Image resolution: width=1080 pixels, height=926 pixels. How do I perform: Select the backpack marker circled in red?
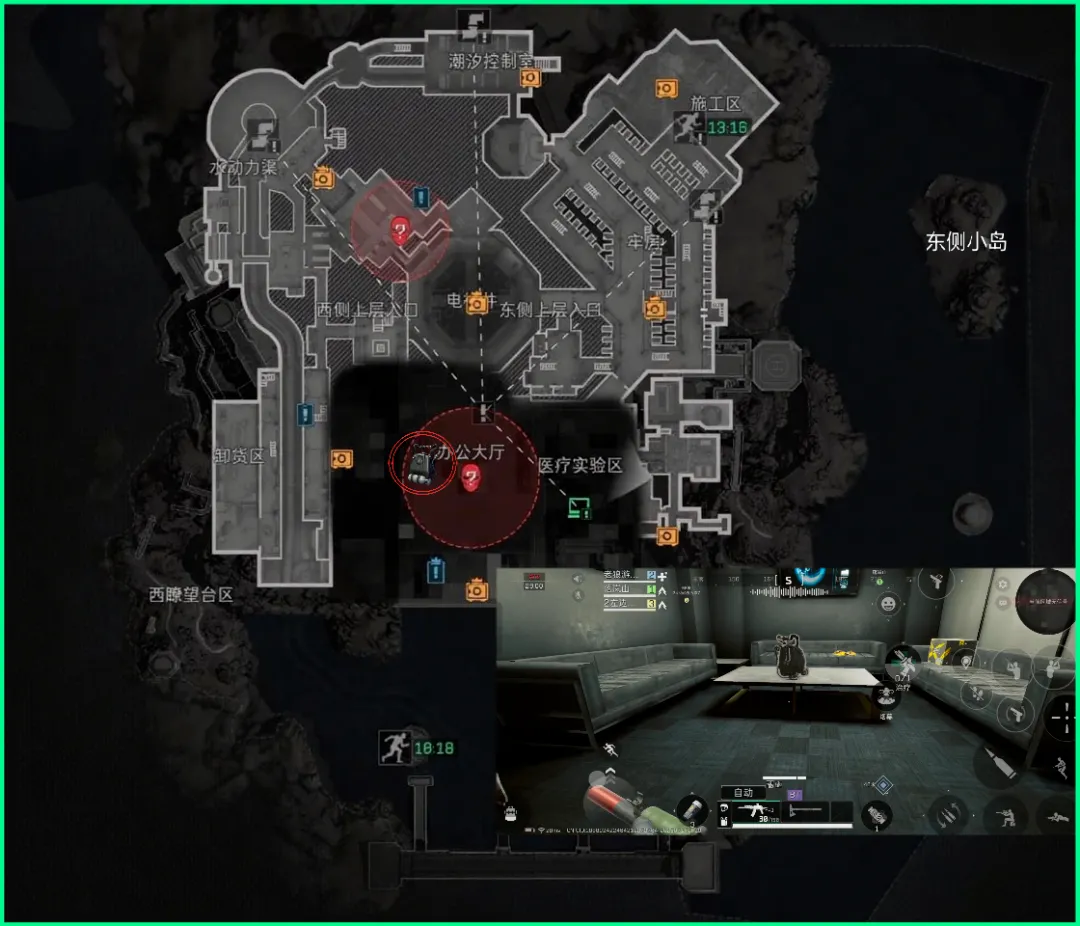[421, 464]
